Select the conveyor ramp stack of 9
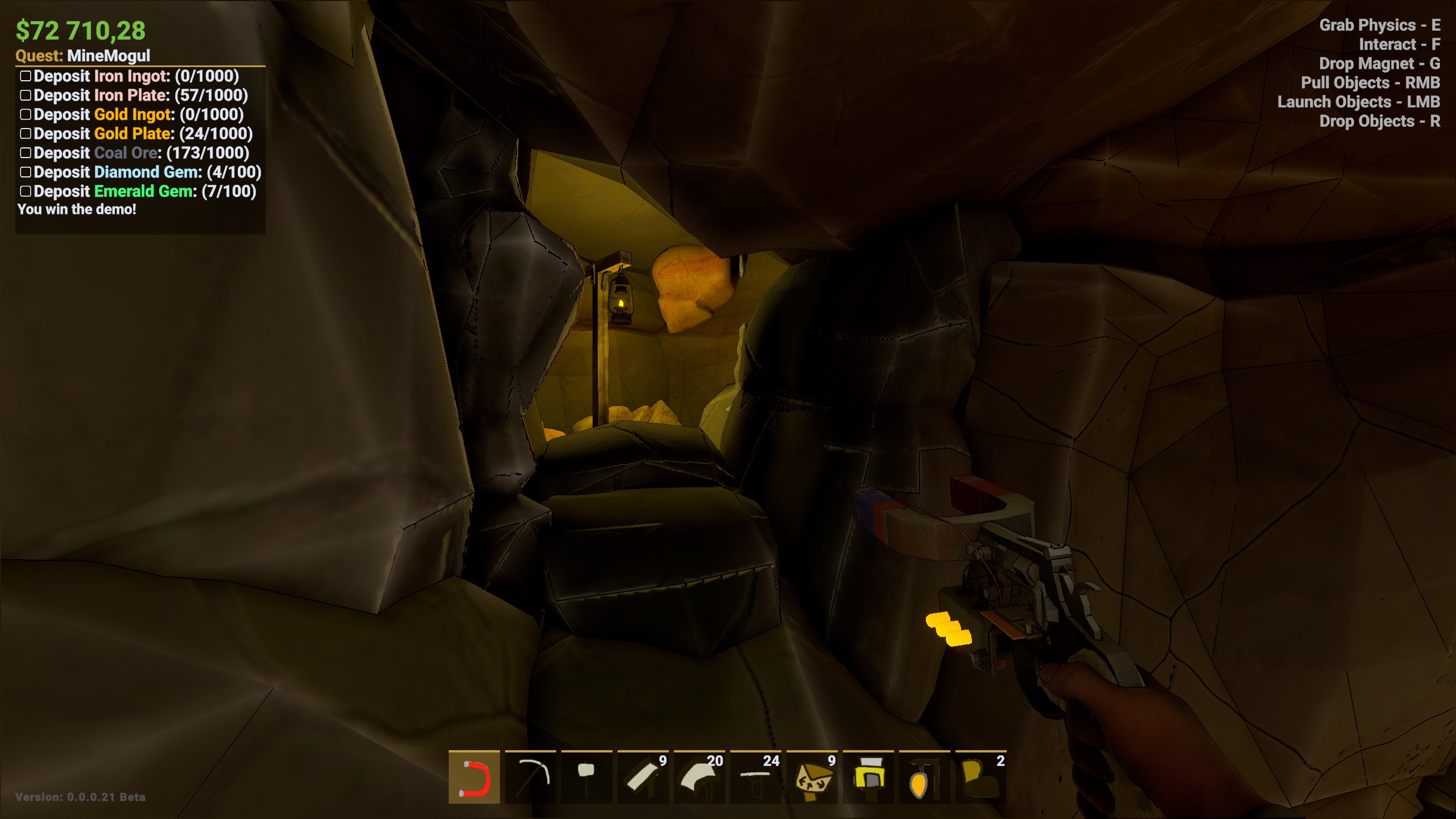Viewport: 1456px width, 819px height. (643, 777)
